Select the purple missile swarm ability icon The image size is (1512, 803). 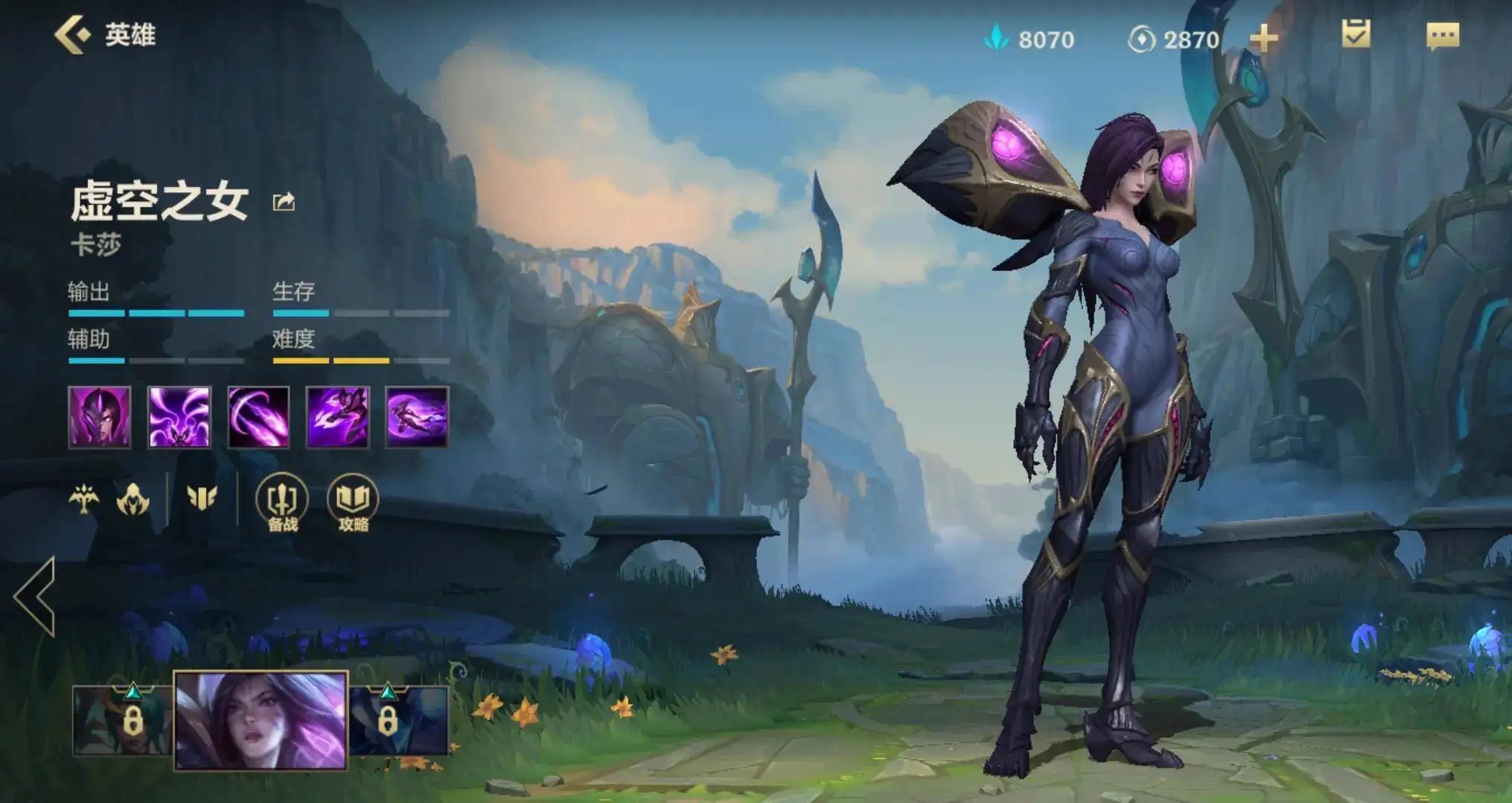pos(179,417)
